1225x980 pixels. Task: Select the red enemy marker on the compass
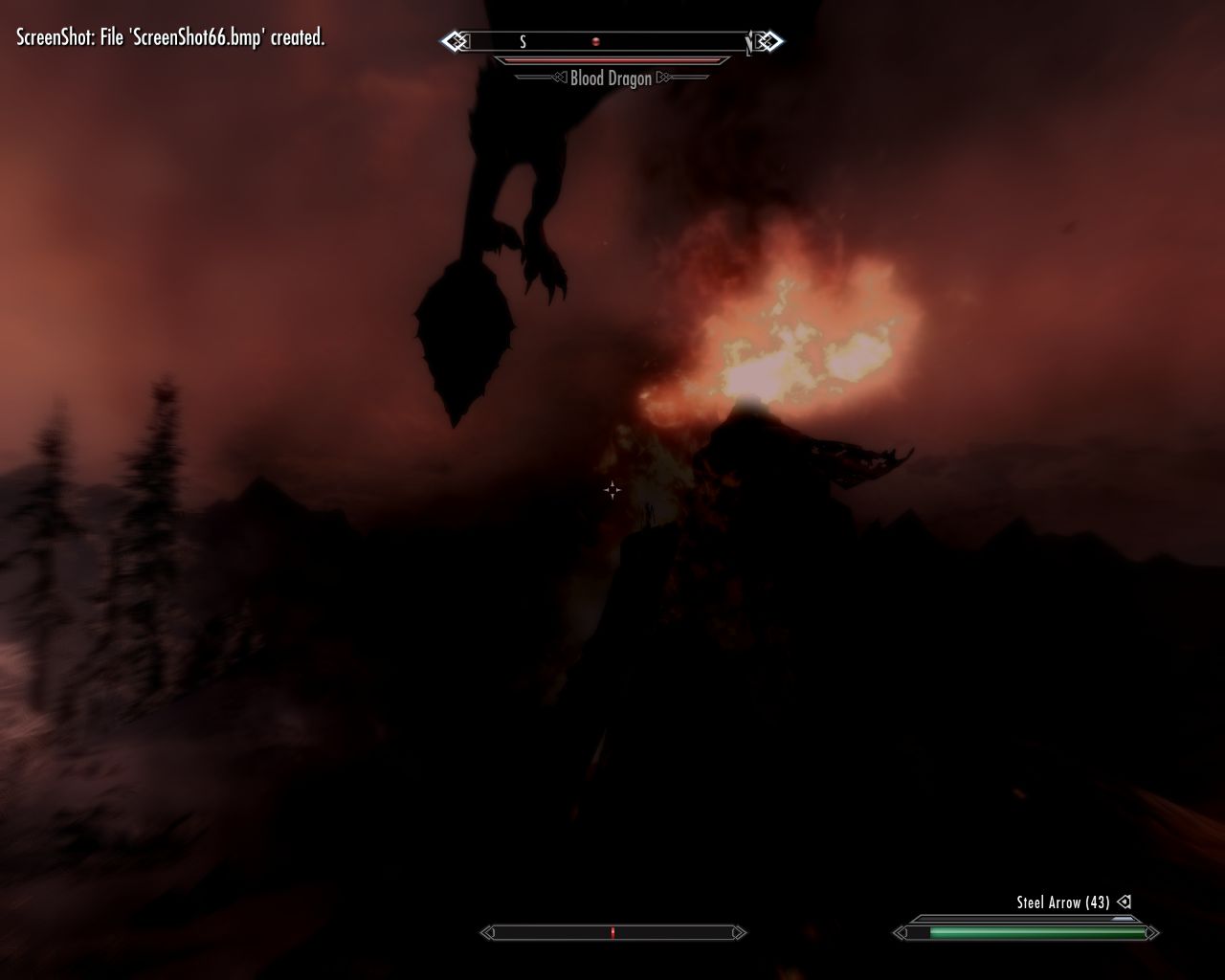coord(595,42)
